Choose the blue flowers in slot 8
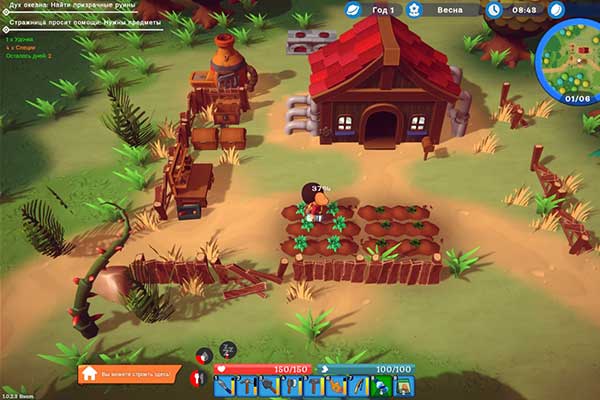Image resolution: width=600 pixels, height=400 pixels. (x=380, y=386)
